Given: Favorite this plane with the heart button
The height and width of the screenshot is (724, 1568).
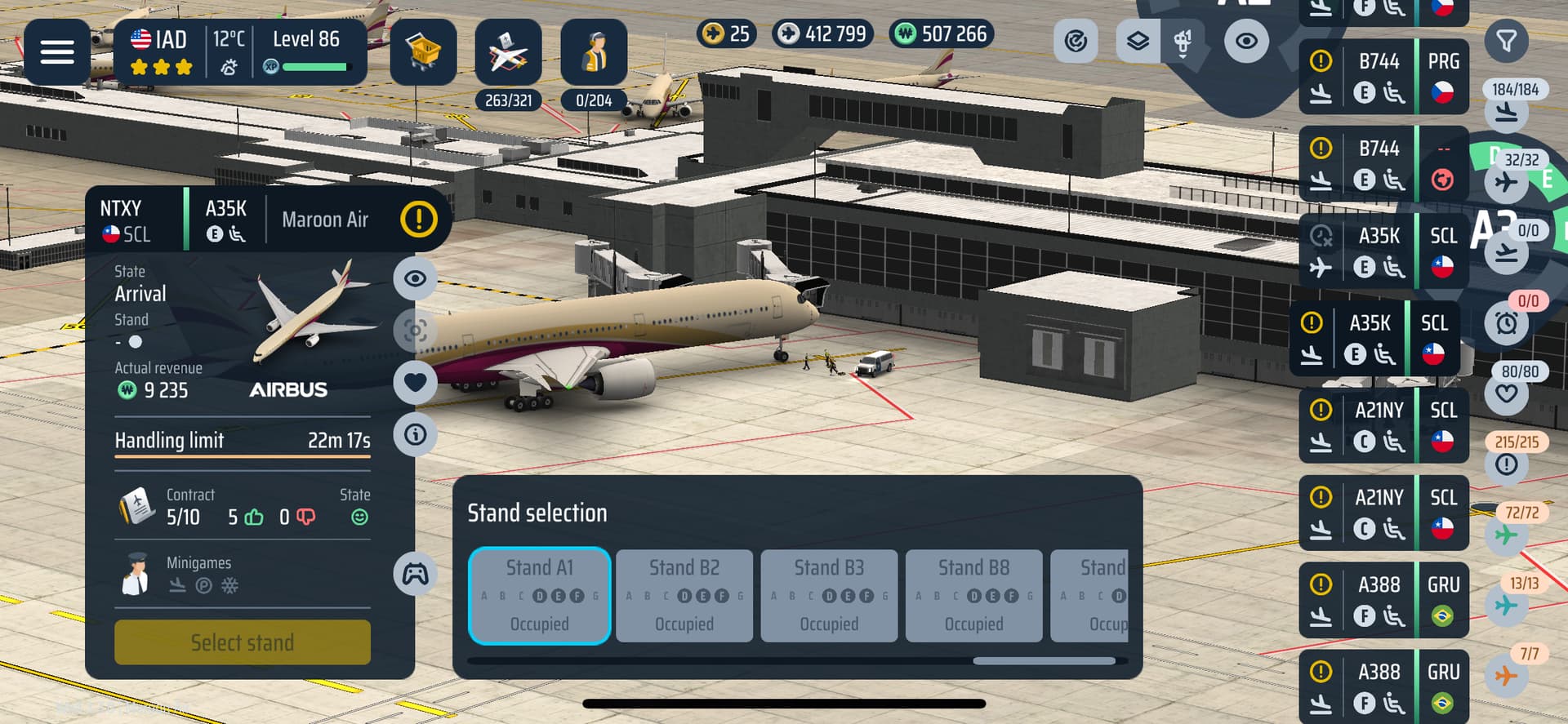Looking at the screenshot, I should pyautogui.click(x=415, y=382).
